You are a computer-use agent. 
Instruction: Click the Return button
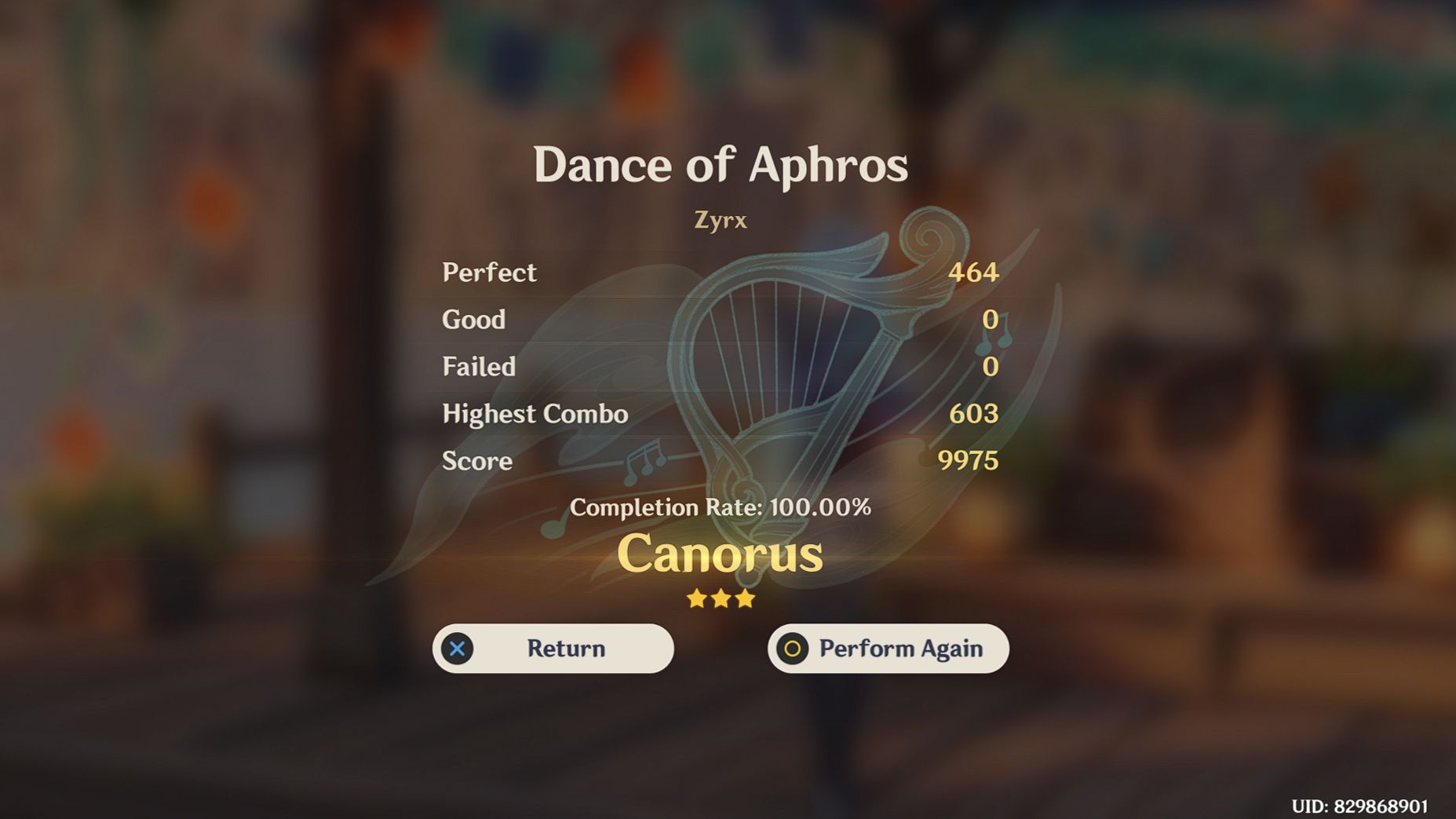click(553, 649)
